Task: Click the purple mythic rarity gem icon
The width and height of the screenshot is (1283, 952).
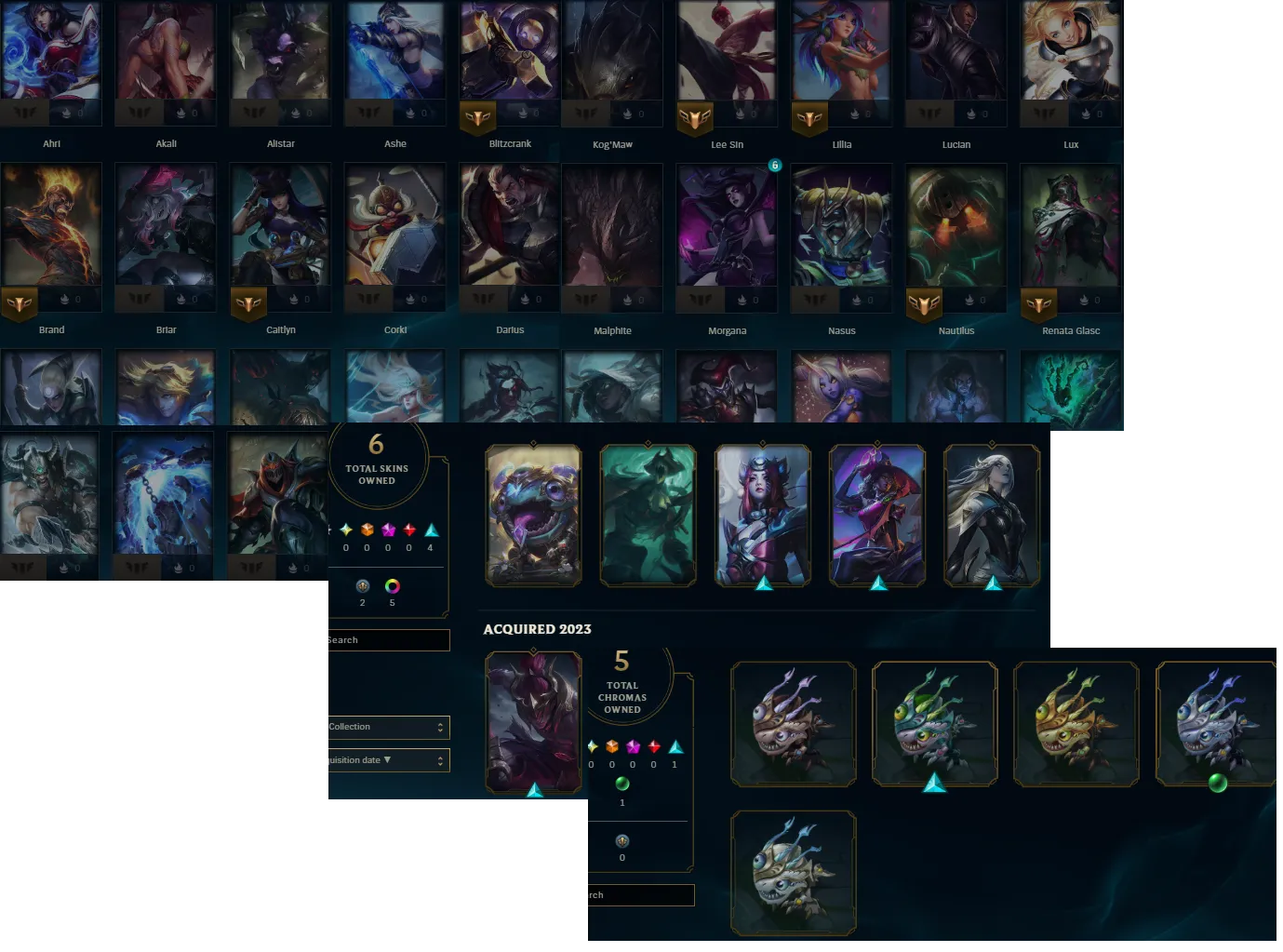Action: (x=388, y=530)
